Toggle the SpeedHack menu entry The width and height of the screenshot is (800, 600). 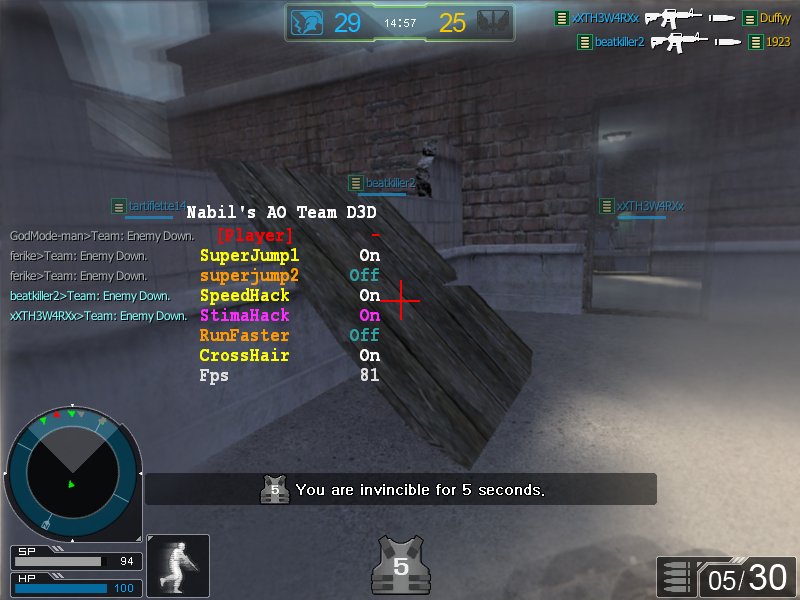(245, 296)
